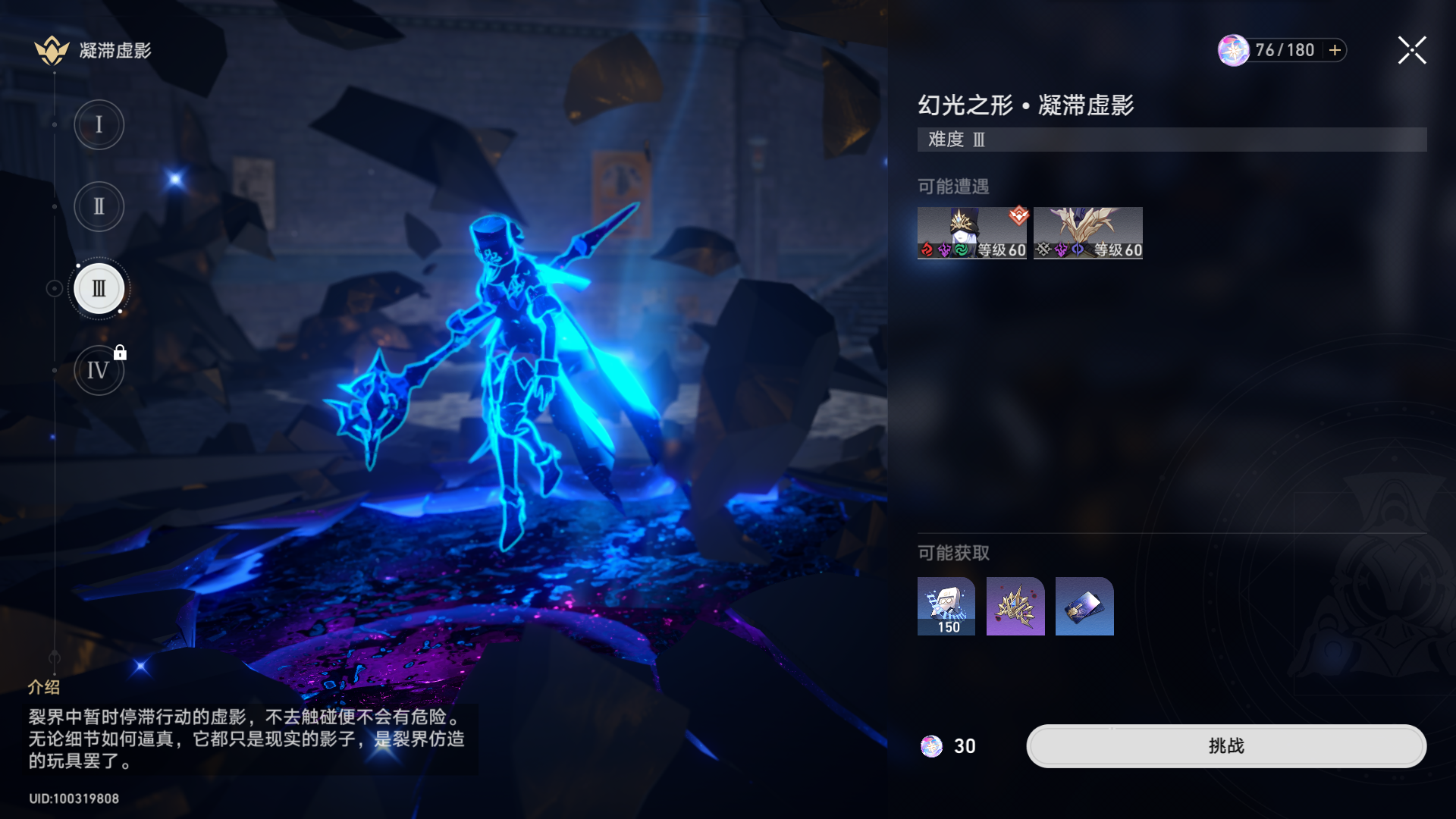Inspect the golden spiky ascension material
This screenshot has width=1456, height=819.
coord(1015,606)
